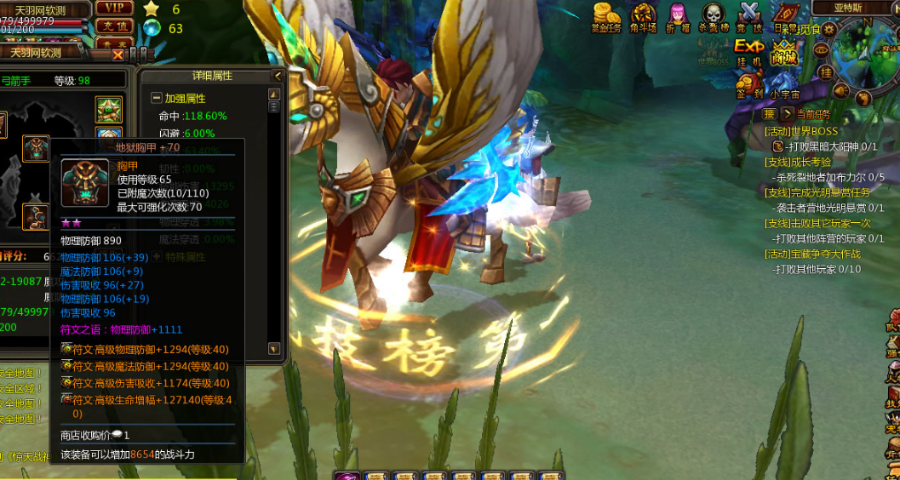
Task: Select the equipped chest armor slot
Action: [36, 150]
